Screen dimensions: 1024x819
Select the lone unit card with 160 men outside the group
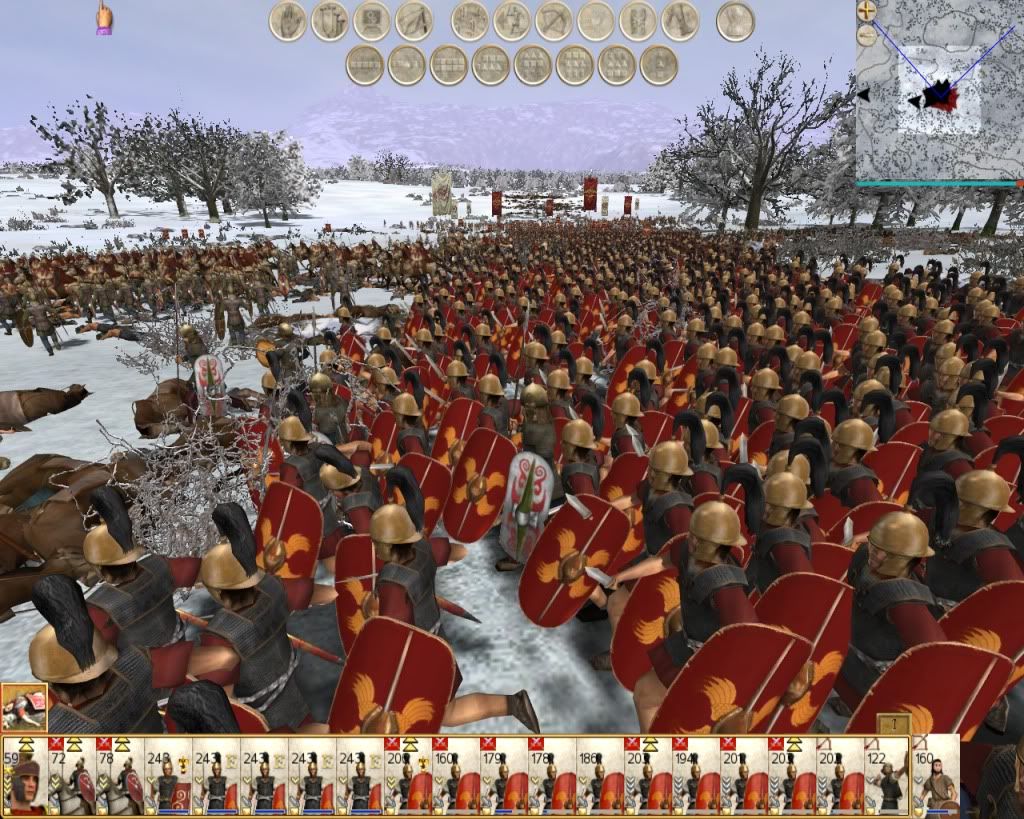tap(936, 776)
